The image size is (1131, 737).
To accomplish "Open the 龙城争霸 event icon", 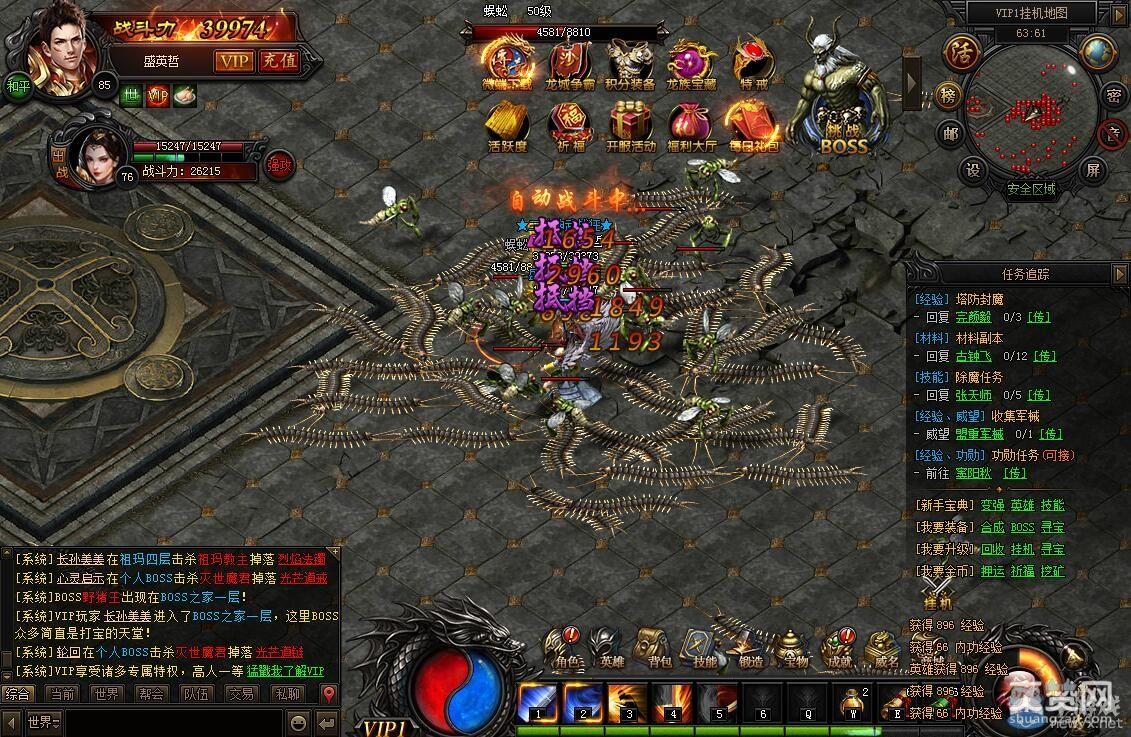I will [570, 63].
